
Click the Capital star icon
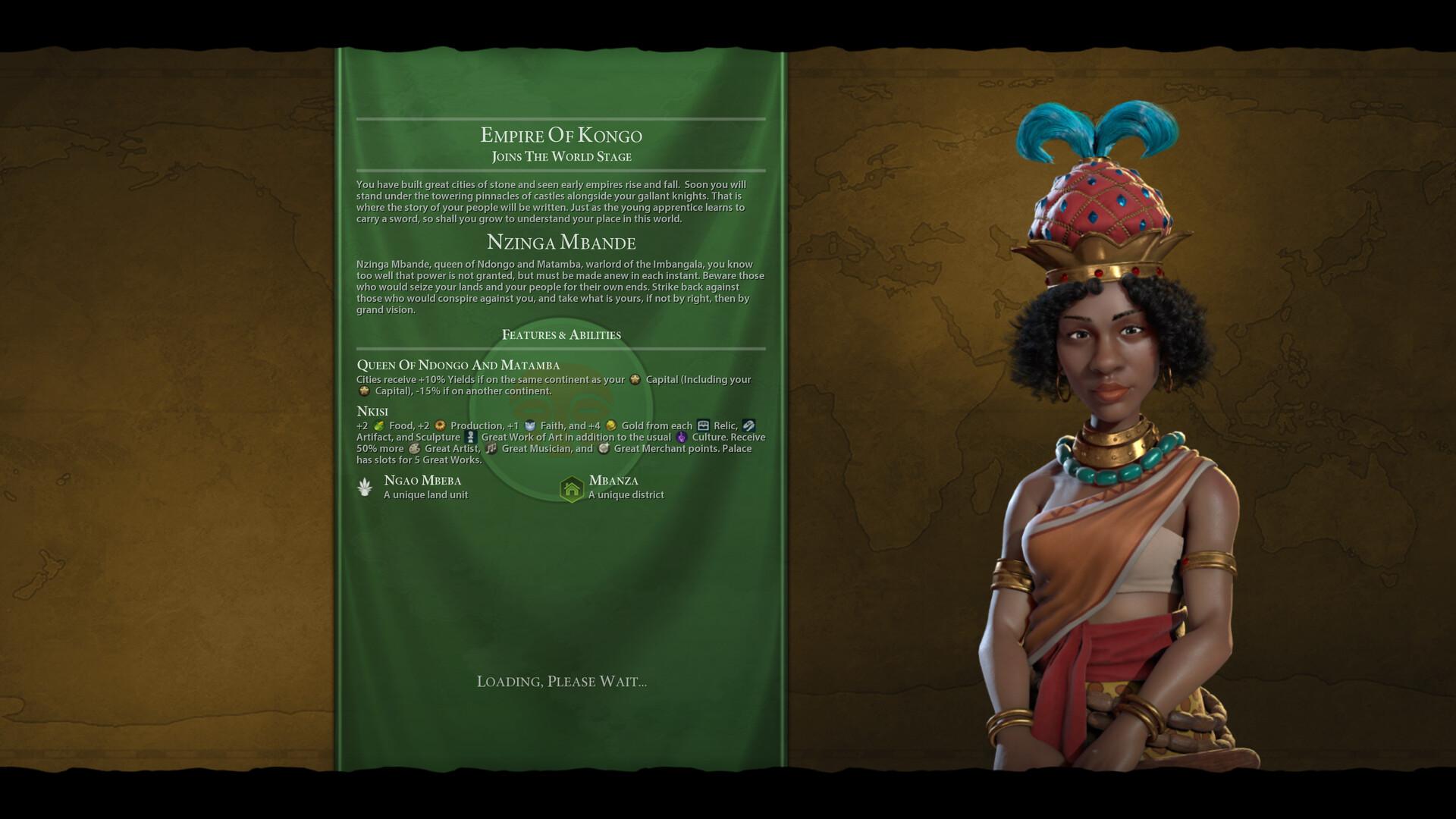tap(634, 381)
